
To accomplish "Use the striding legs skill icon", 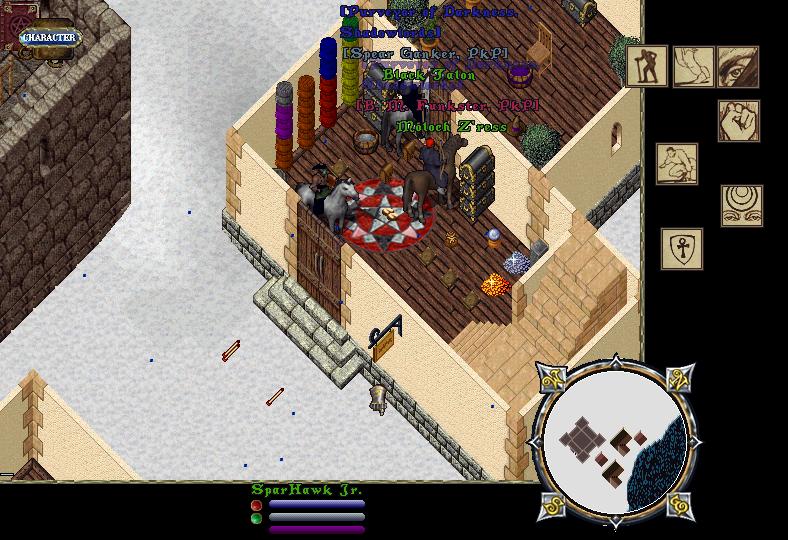I will [x=693, y=66].
